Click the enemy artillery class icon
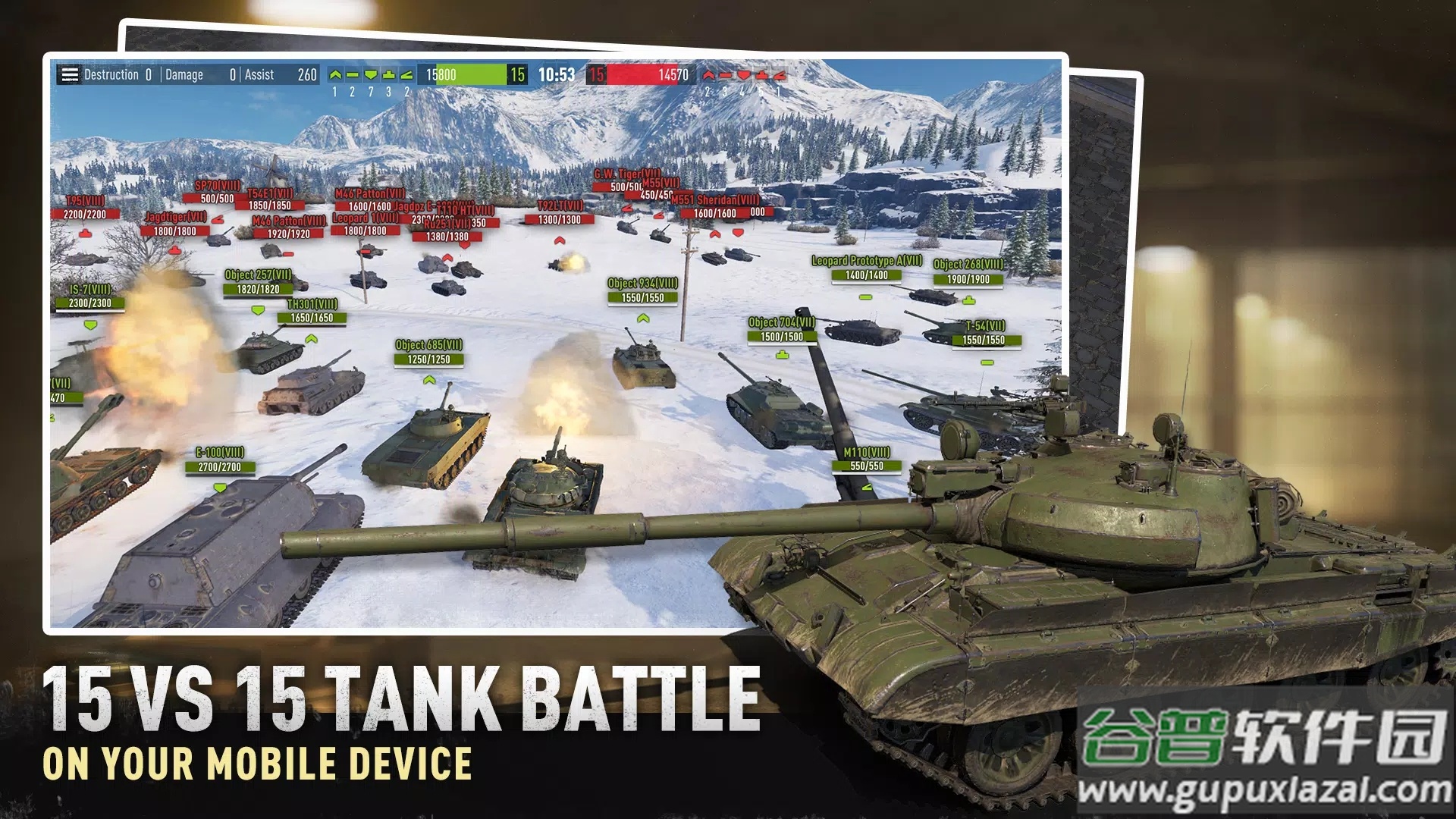 click(x=780, y=76)
